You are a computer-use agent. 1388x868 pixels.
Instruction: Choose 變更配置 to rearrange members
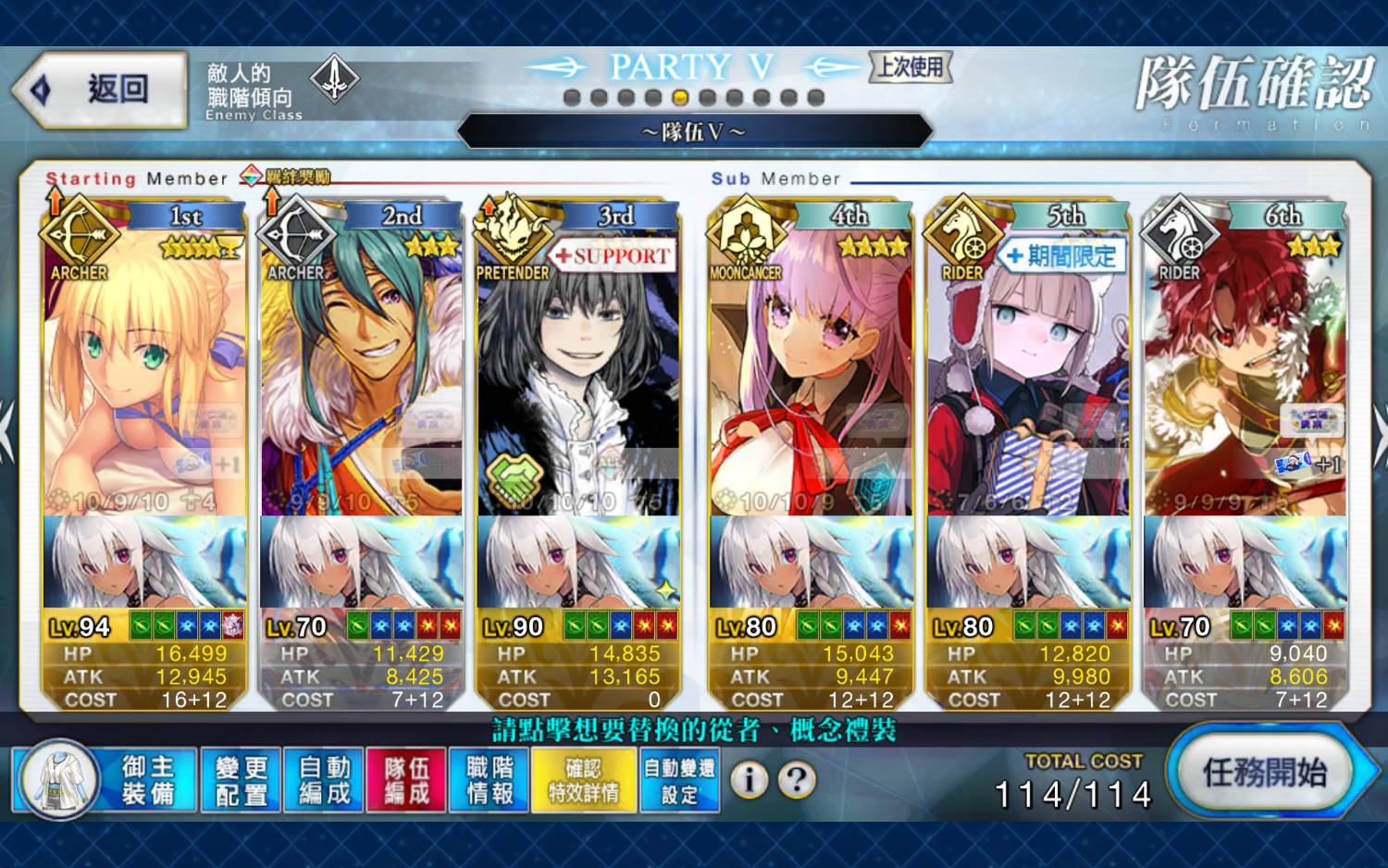[241, 780]
